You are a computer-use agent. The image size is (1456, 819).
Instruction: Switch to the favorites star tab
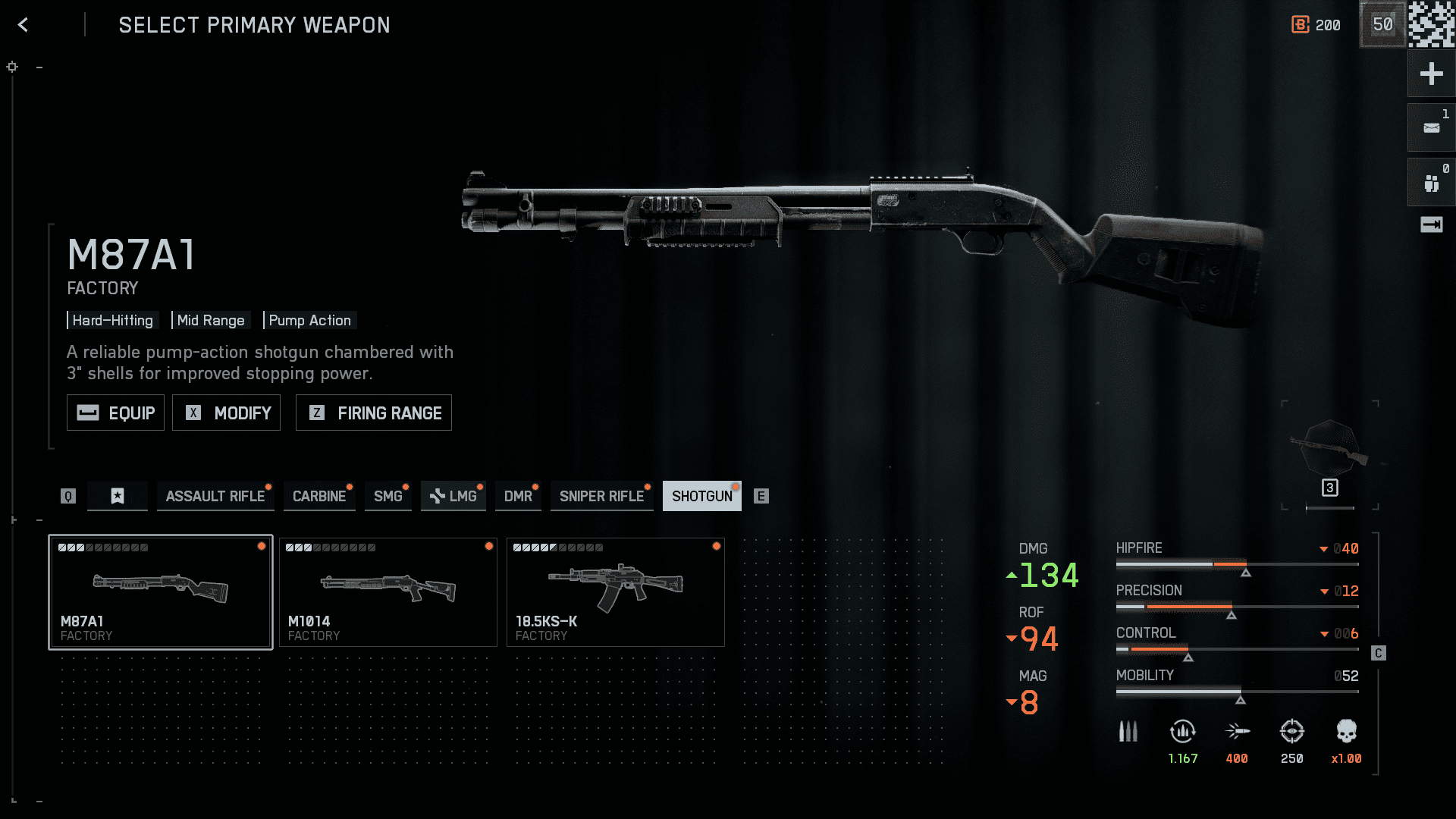click(x=118, y=496)
